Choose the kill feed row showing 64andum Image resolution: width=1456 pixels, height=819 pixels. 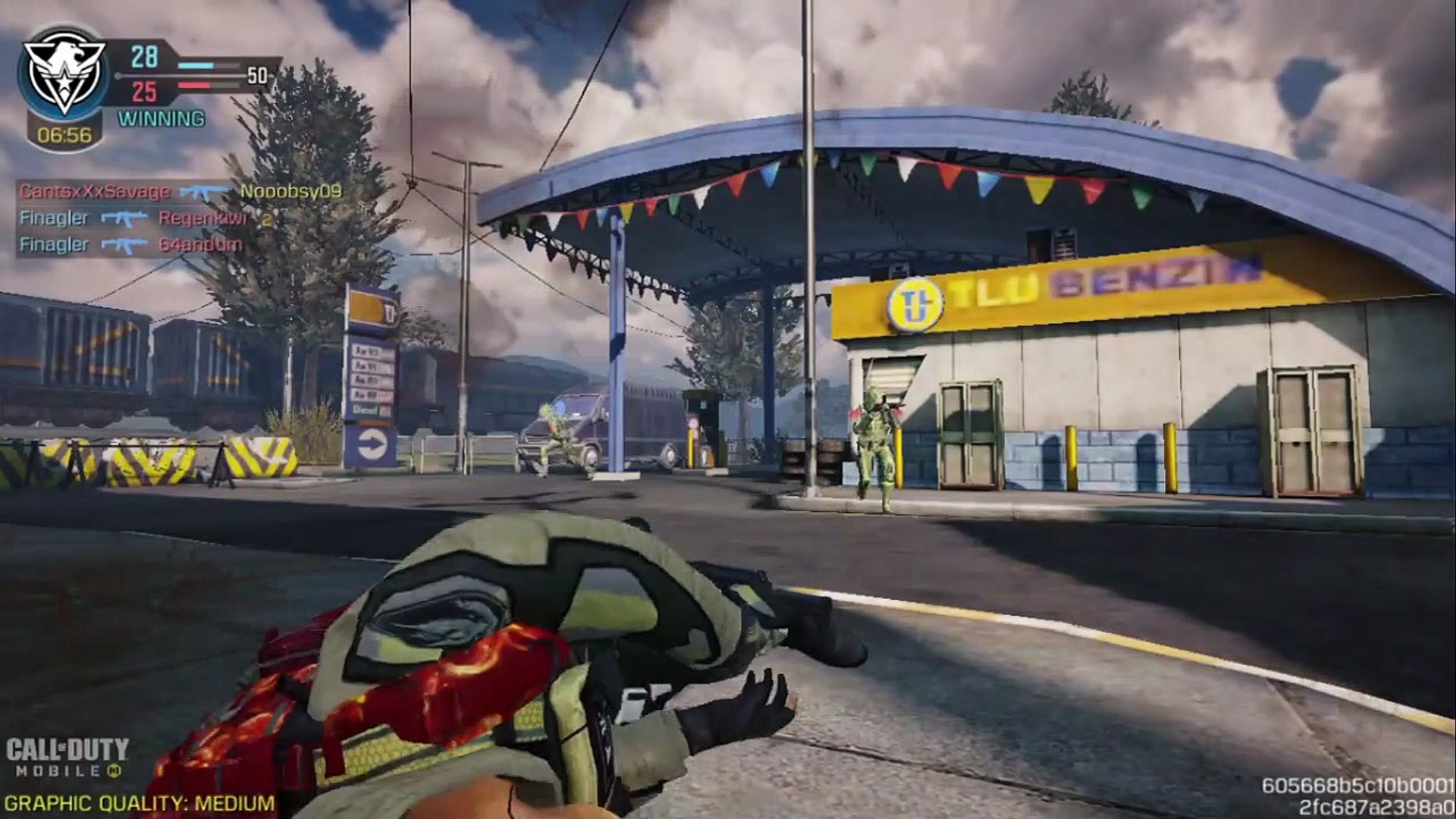pyautogui.click(x=130, y=245)
